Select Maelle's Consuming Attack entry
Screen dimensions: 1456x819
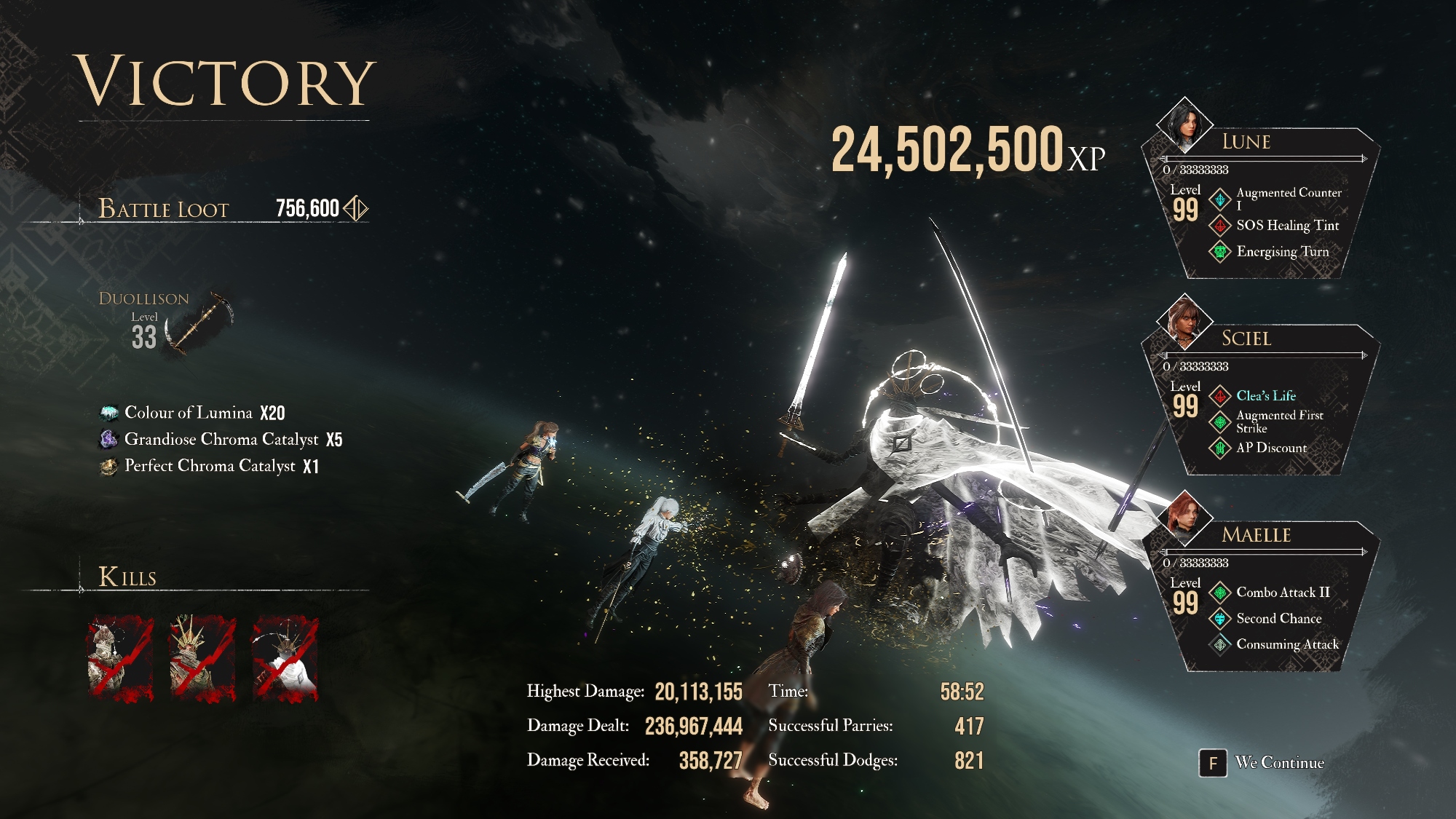[x=1287, y=644]
